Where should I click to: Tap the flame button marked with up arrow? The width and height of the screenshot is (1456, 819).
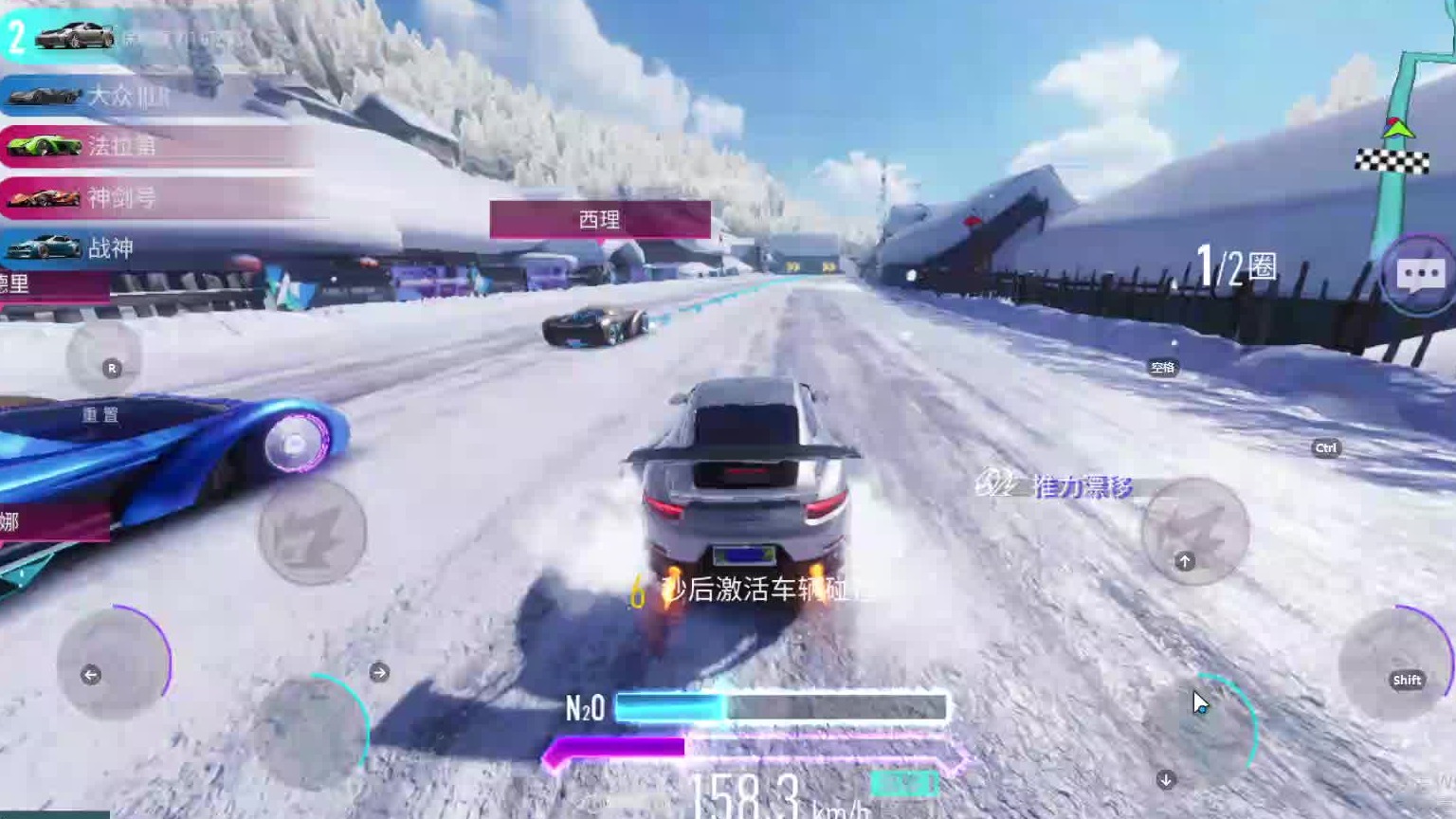(1194, 531)
